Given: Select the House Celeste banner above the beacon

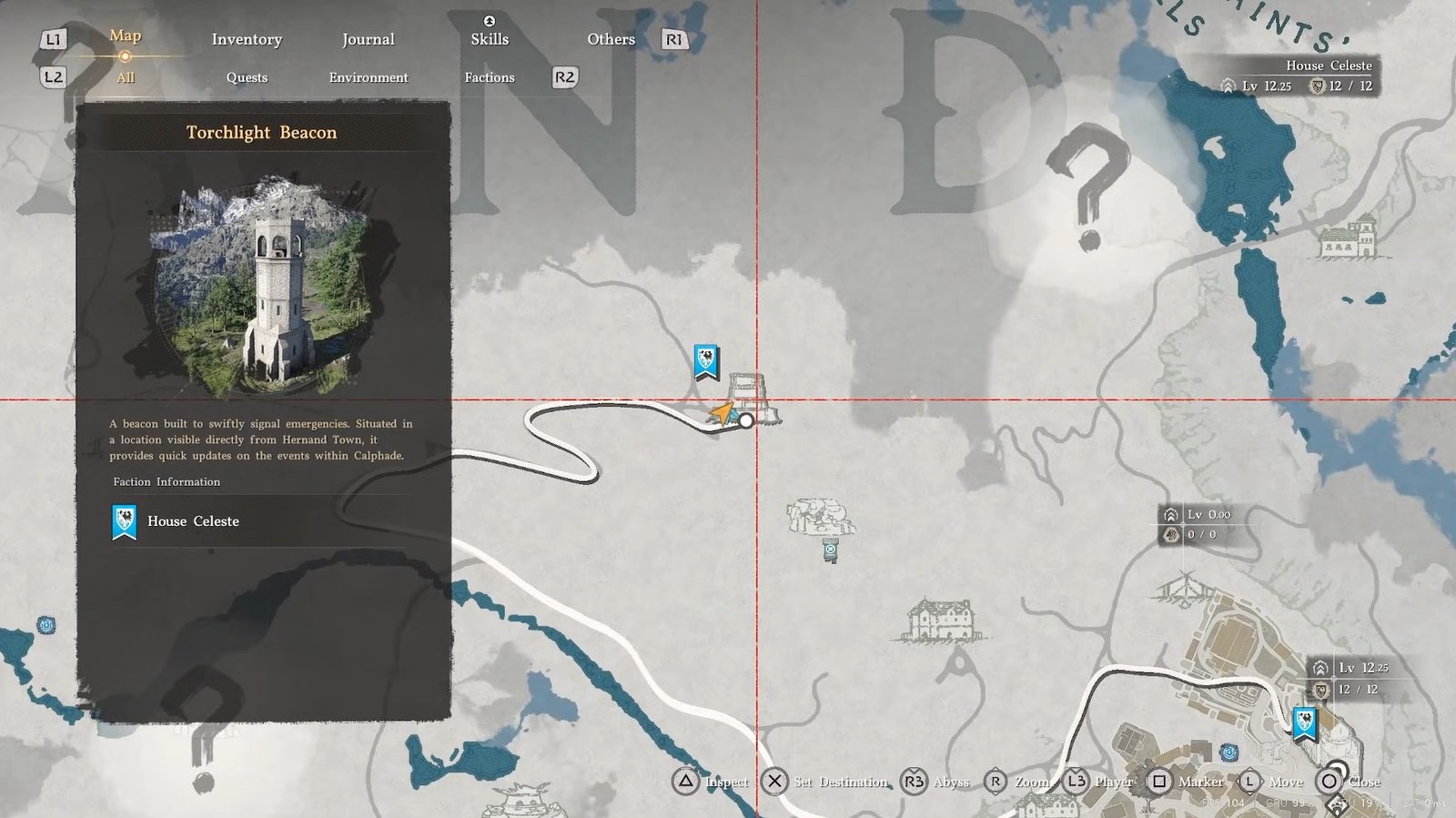Looking at the screenshot, I should pyautogui.click(x=706, y=361).
